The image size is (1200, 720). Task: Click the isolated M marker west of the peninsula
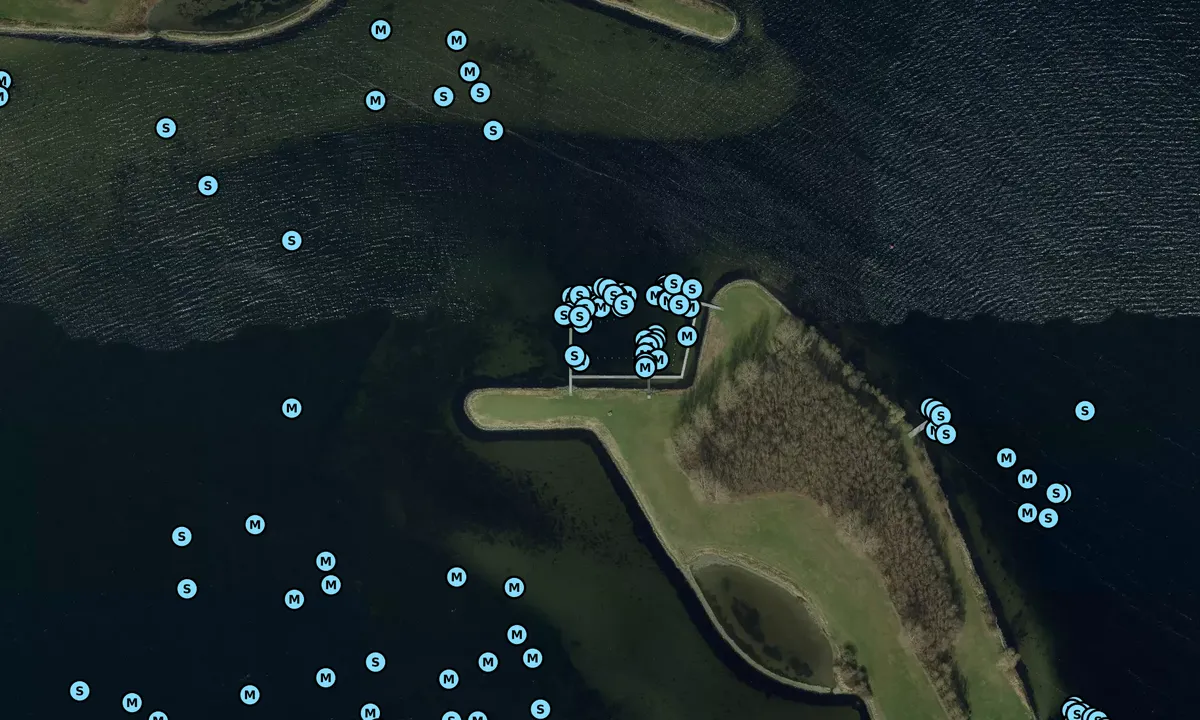pos(291,408)
